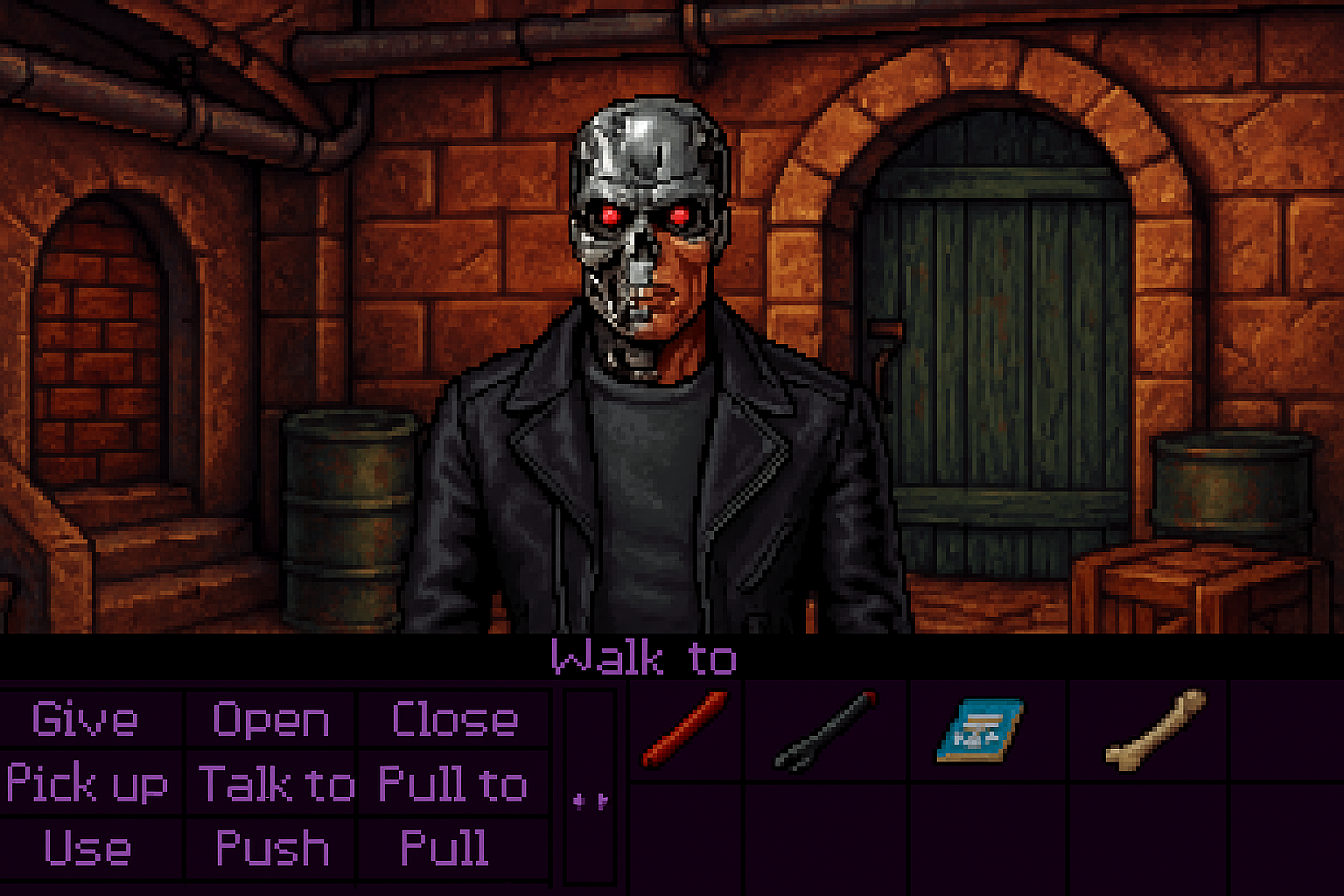Select the red stick in the inventory

coord(685,728)
